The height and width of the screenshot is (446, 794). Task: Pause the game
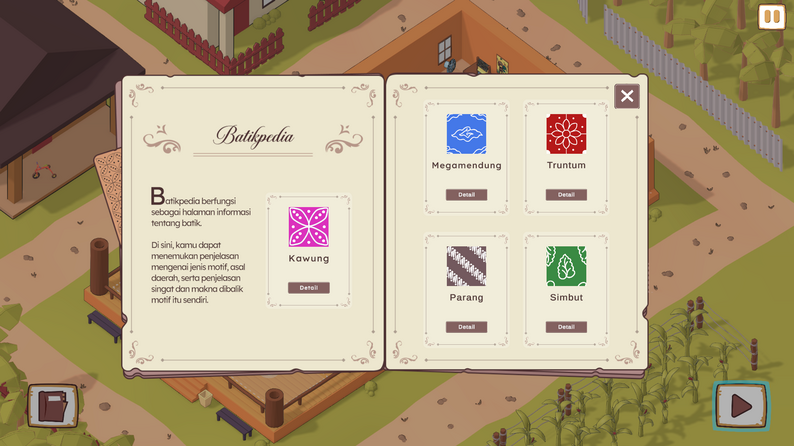[771, 17]
